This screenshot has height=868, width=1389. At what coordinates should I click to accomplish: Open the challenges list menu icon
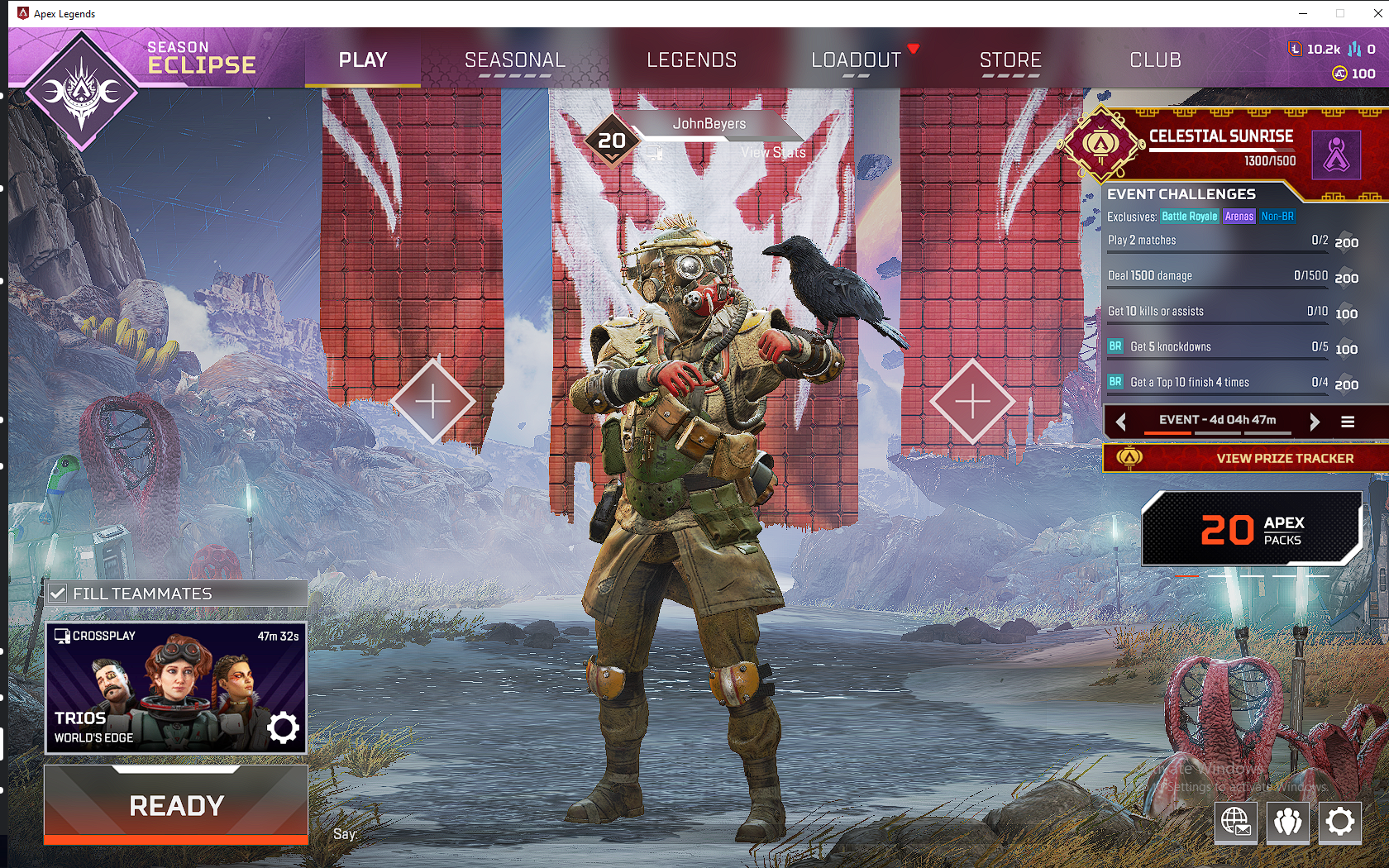(1348, 422)
